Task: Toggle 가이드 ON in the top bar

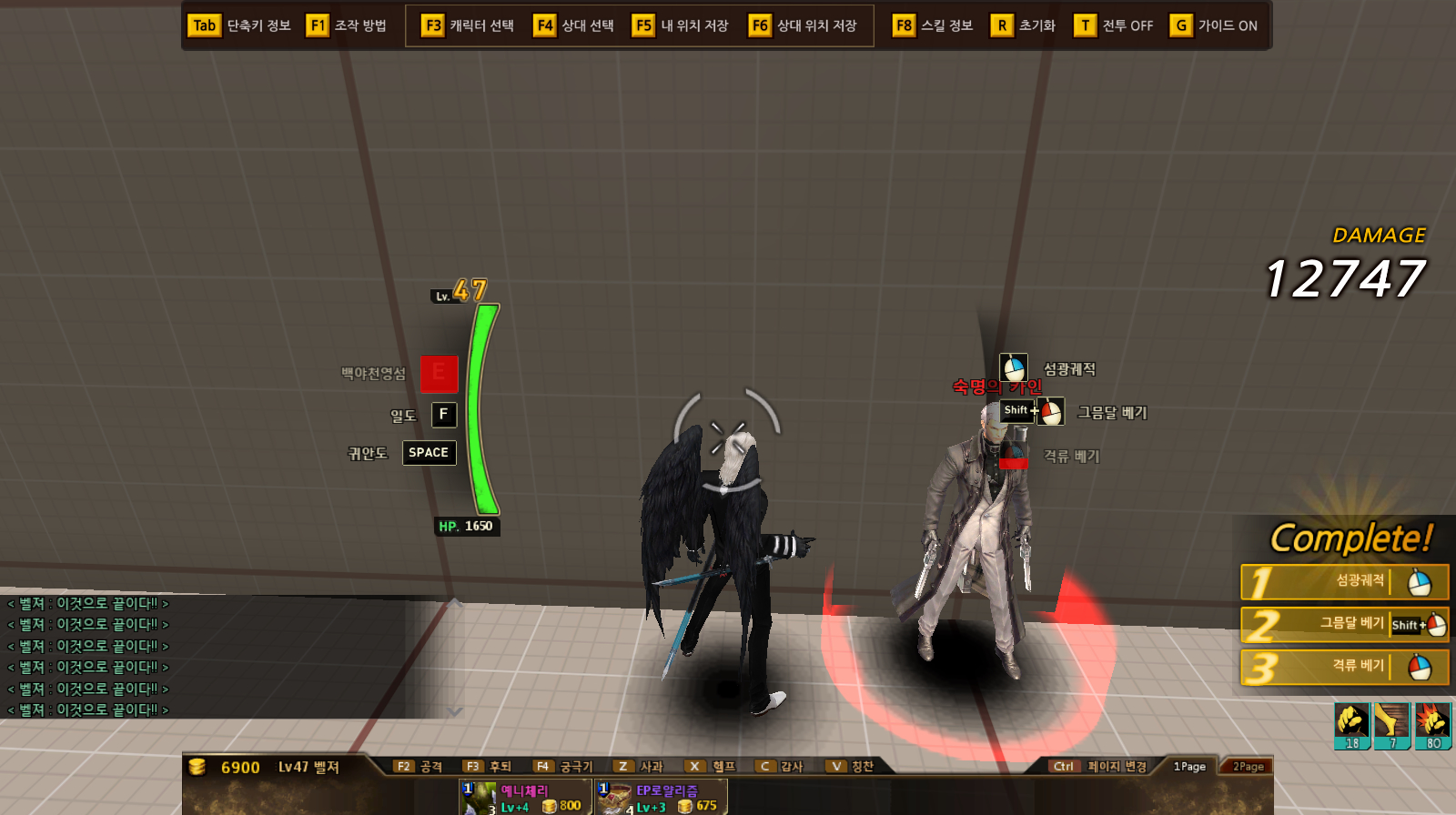Action: click(1214, 25)
